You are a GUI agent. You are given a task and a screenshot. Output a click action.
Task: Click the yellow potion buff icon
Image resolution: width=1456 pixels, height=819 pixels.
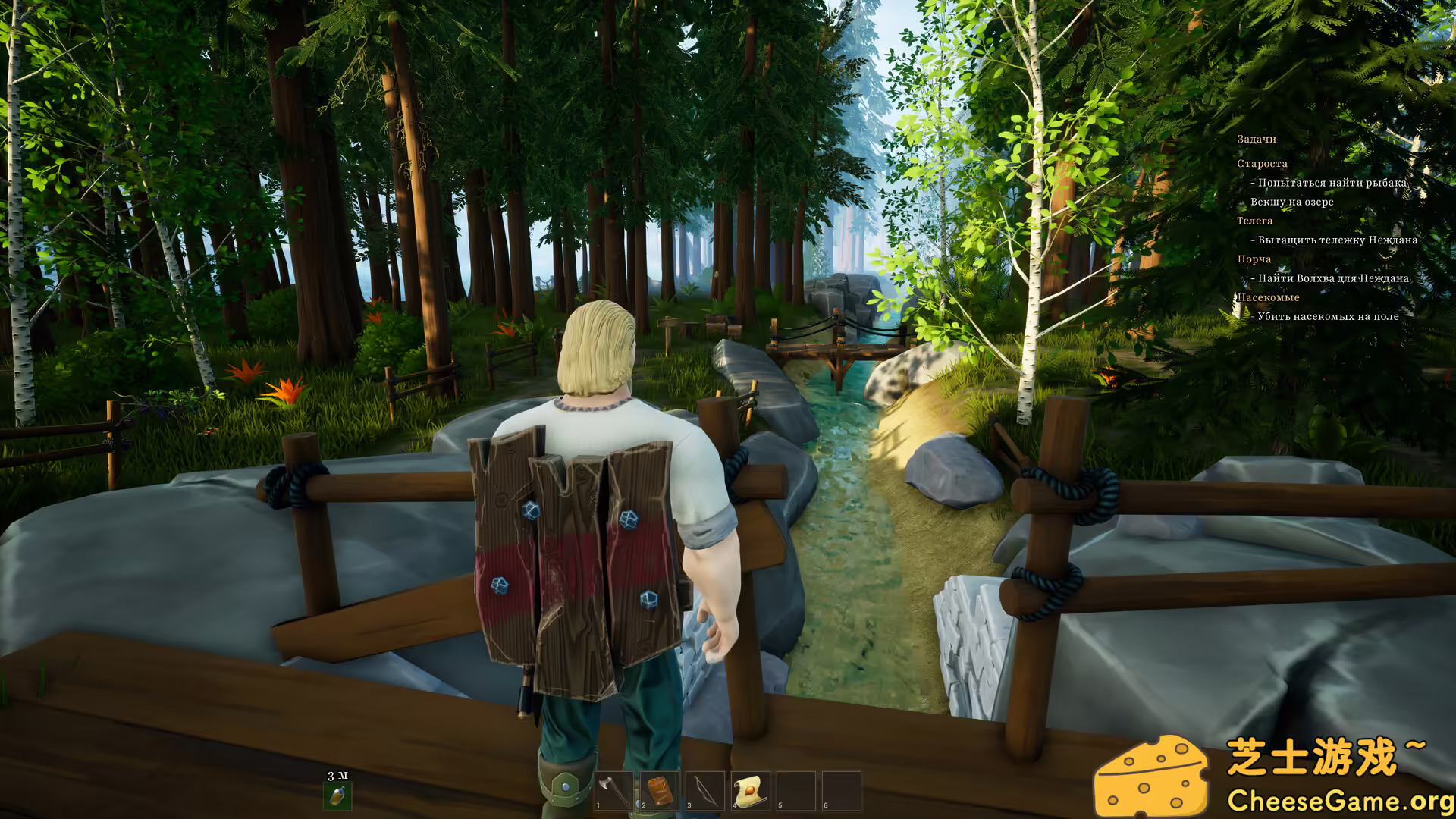337,795
